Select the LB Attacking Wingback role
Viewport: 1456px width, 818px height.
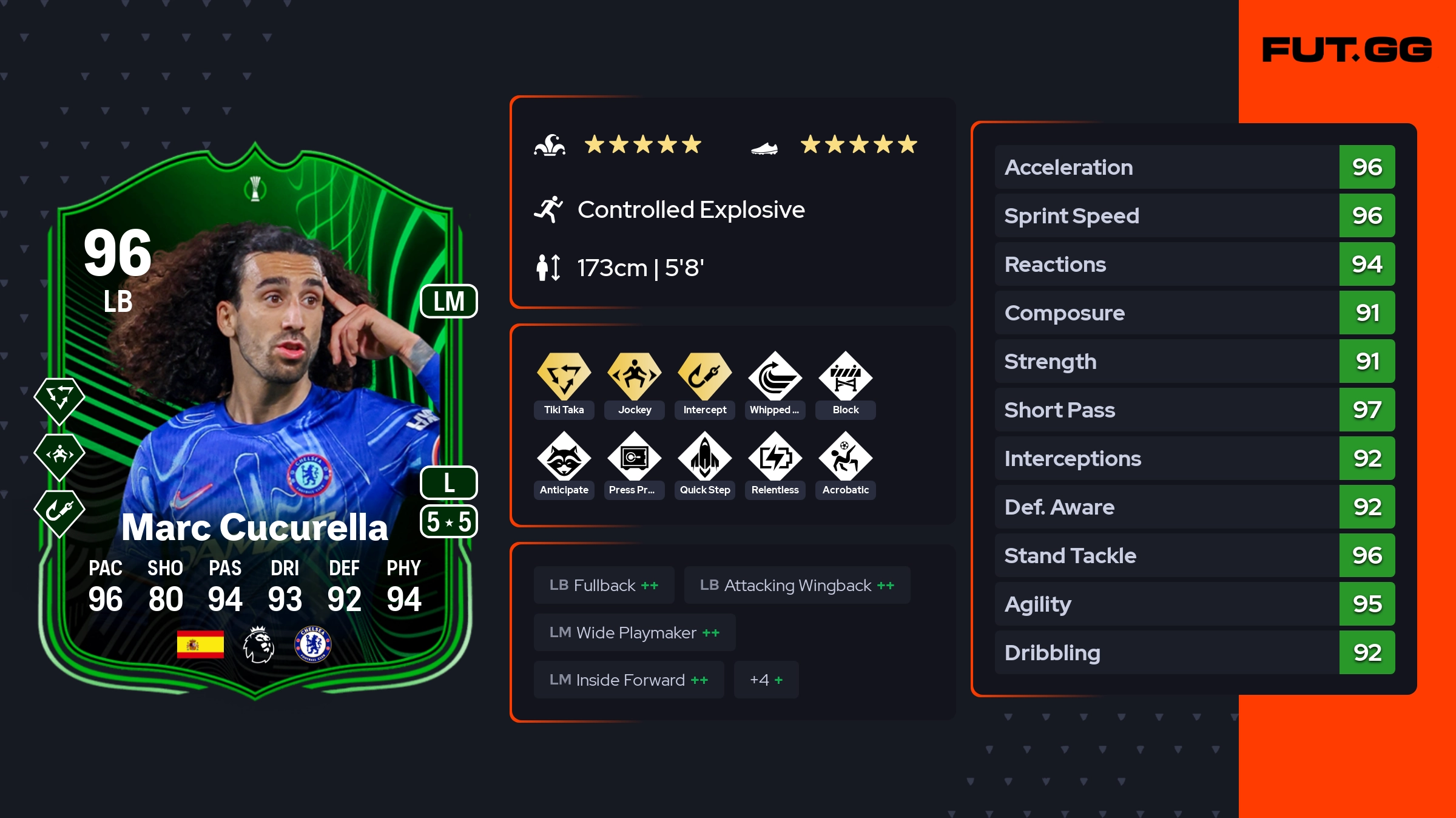tap(797, 586)
